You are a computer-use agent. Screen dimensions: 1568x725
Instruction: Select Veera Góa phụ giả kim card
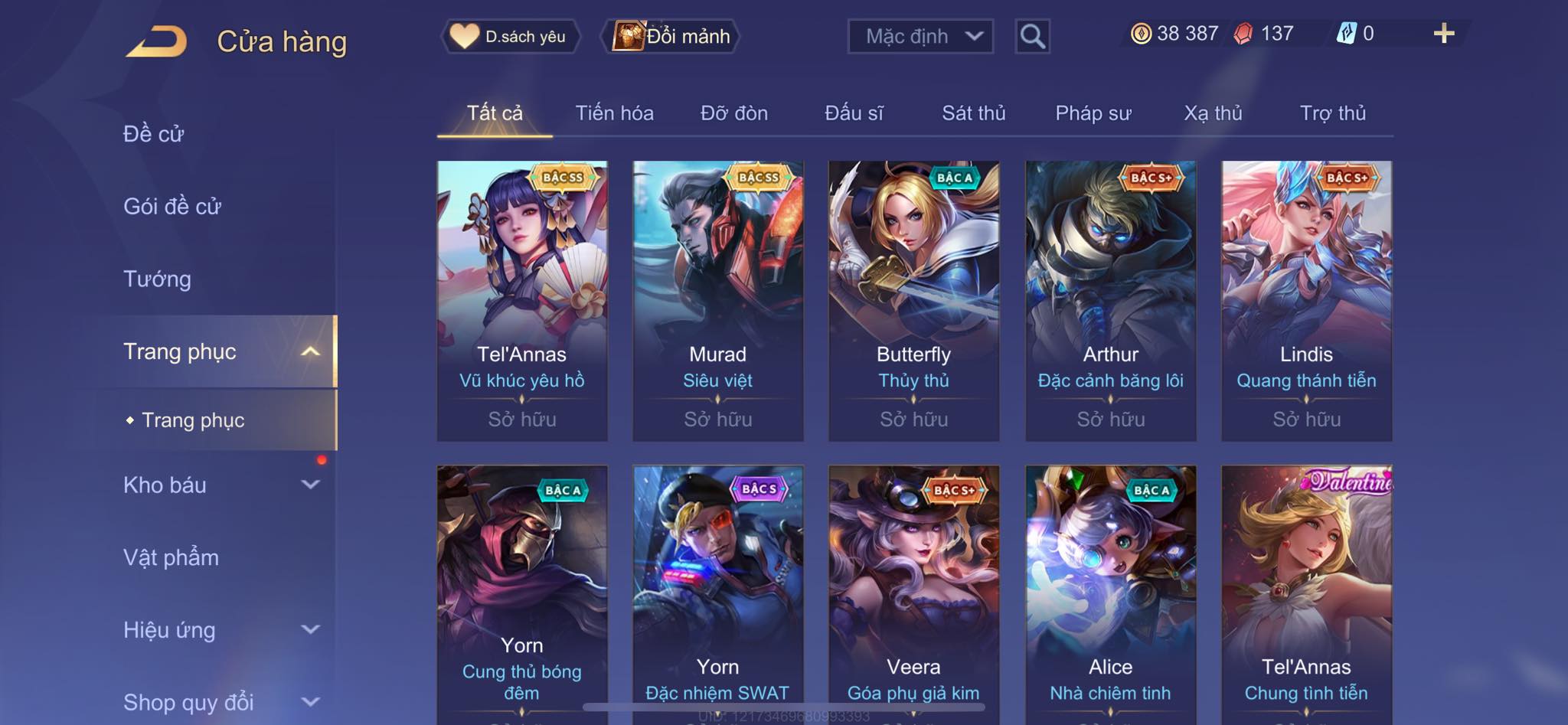913,589
